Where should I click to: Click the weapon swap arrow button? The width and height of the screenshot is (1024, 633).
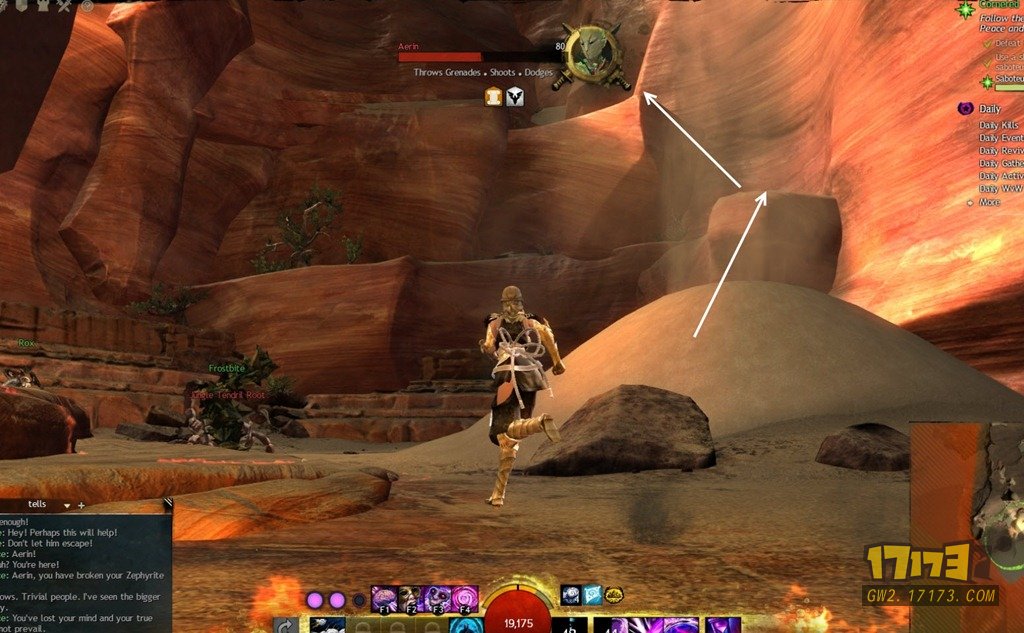click(285, 625)
